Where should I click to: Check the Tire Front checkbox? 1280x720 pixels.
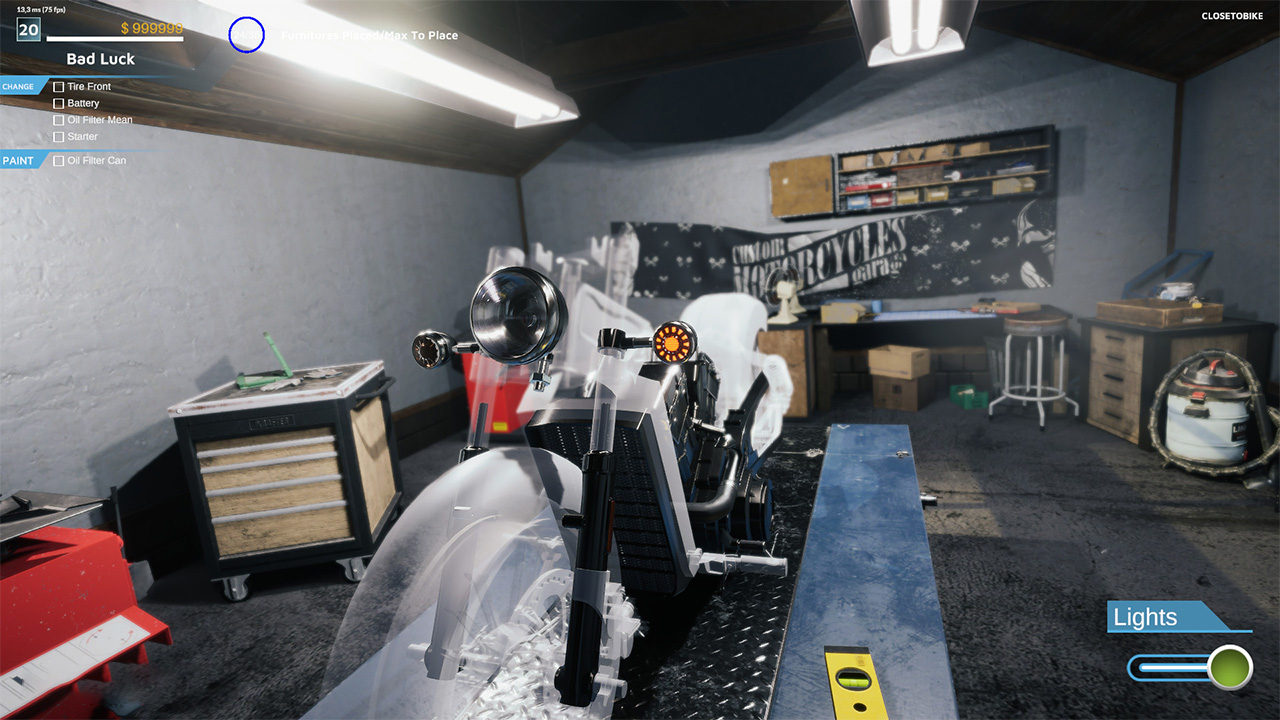tap(59, 86)
